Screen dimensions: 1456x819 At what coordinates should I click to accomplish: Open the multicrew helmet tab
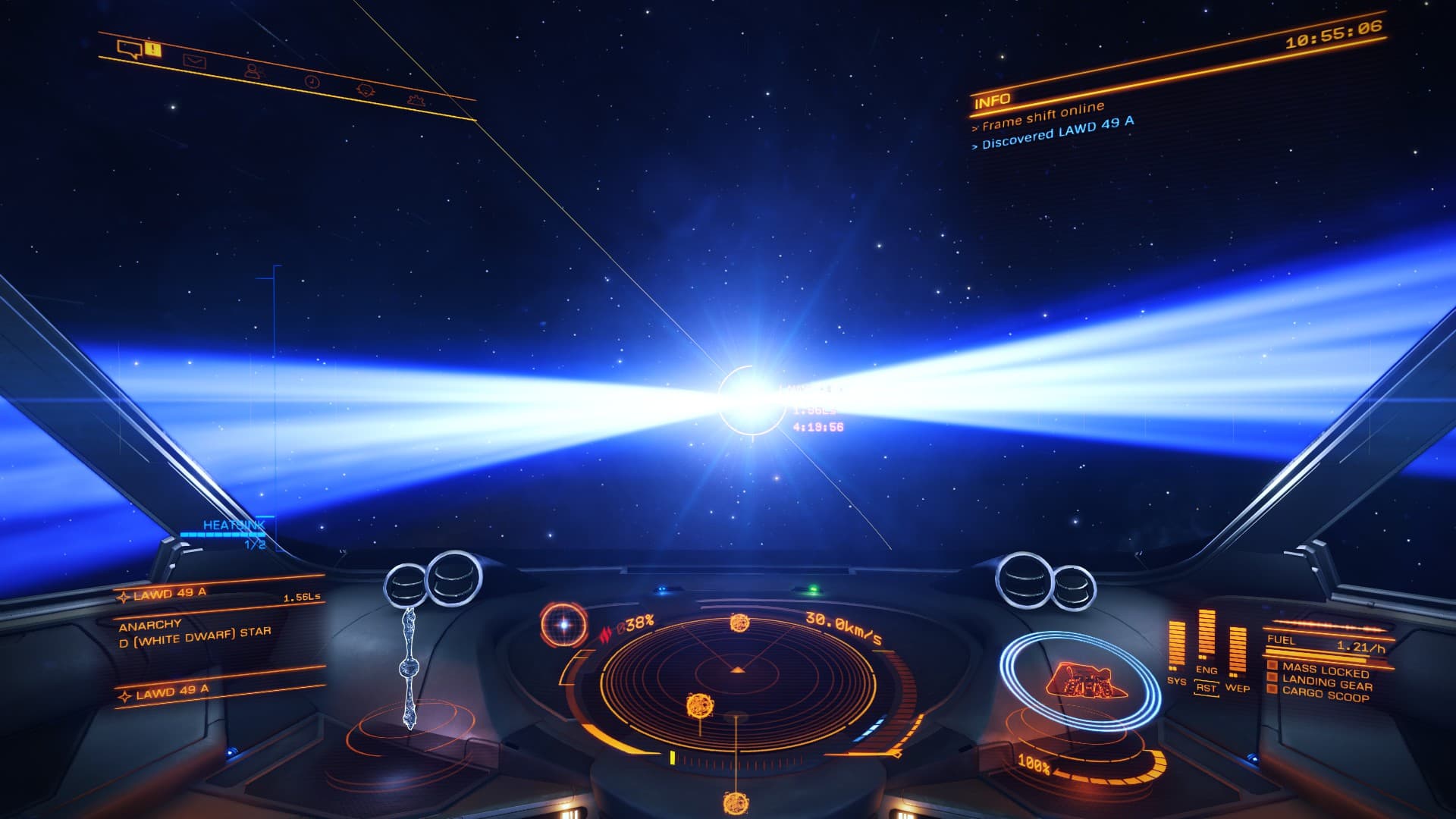point(366,89)
